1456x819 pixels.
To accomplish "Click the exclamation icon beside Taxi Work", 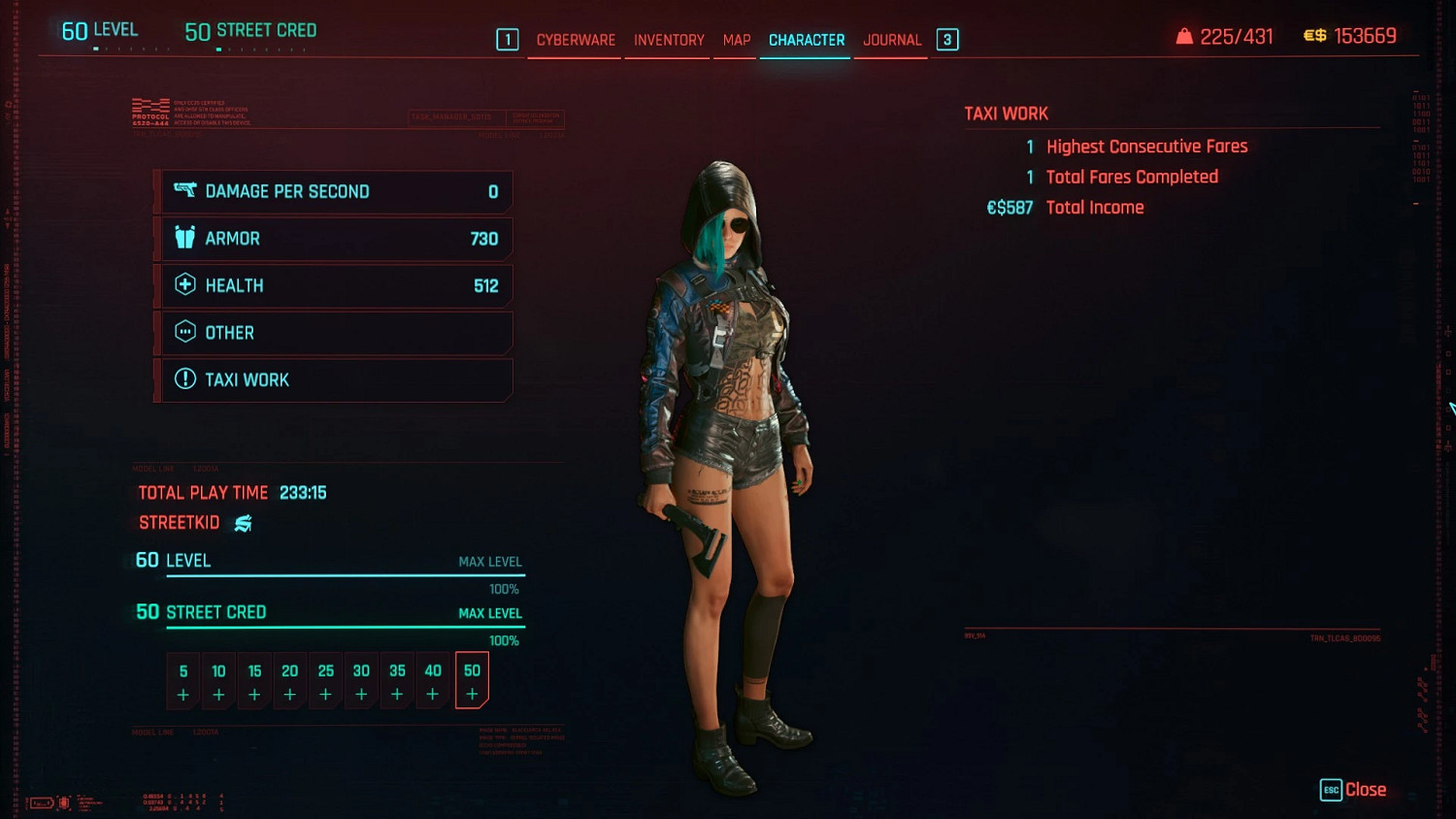I will click(x=184, y=378).
